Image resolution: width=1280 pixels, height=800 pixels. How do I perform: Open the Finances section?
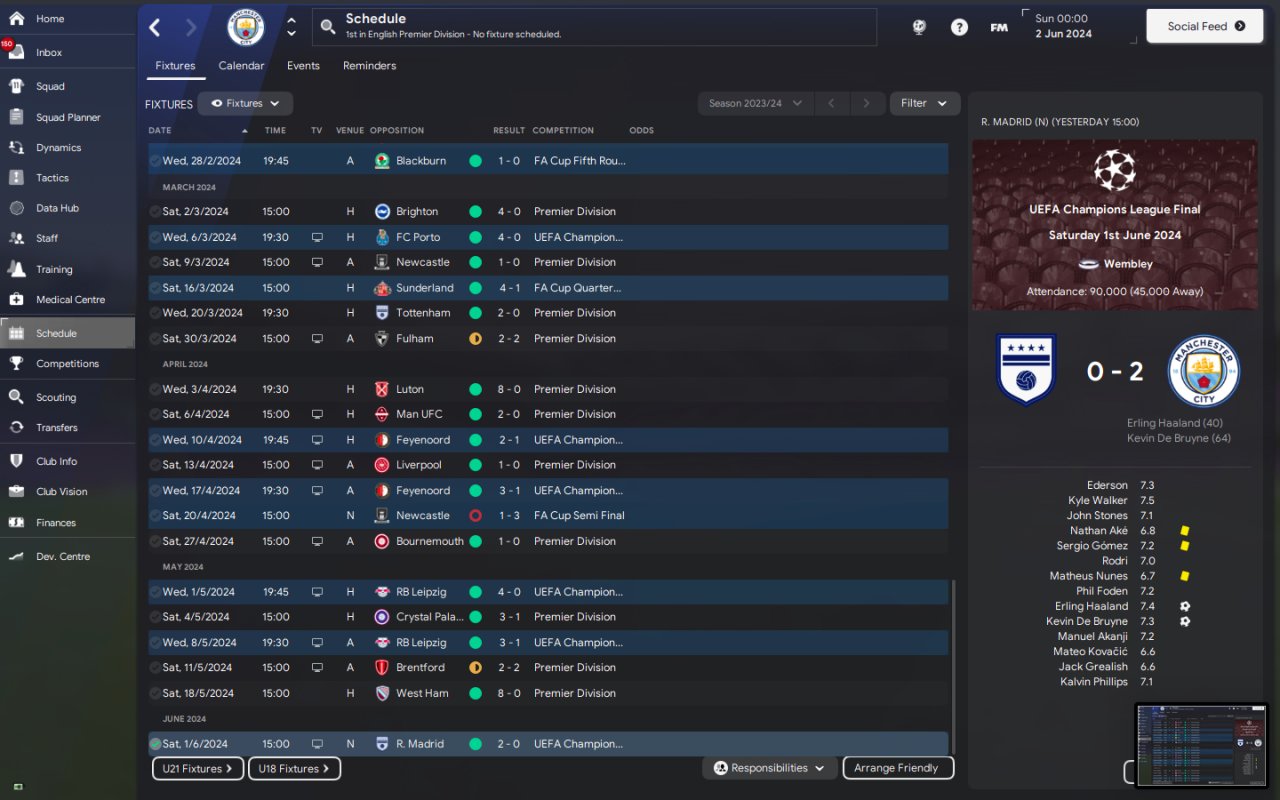pos(56,522)
